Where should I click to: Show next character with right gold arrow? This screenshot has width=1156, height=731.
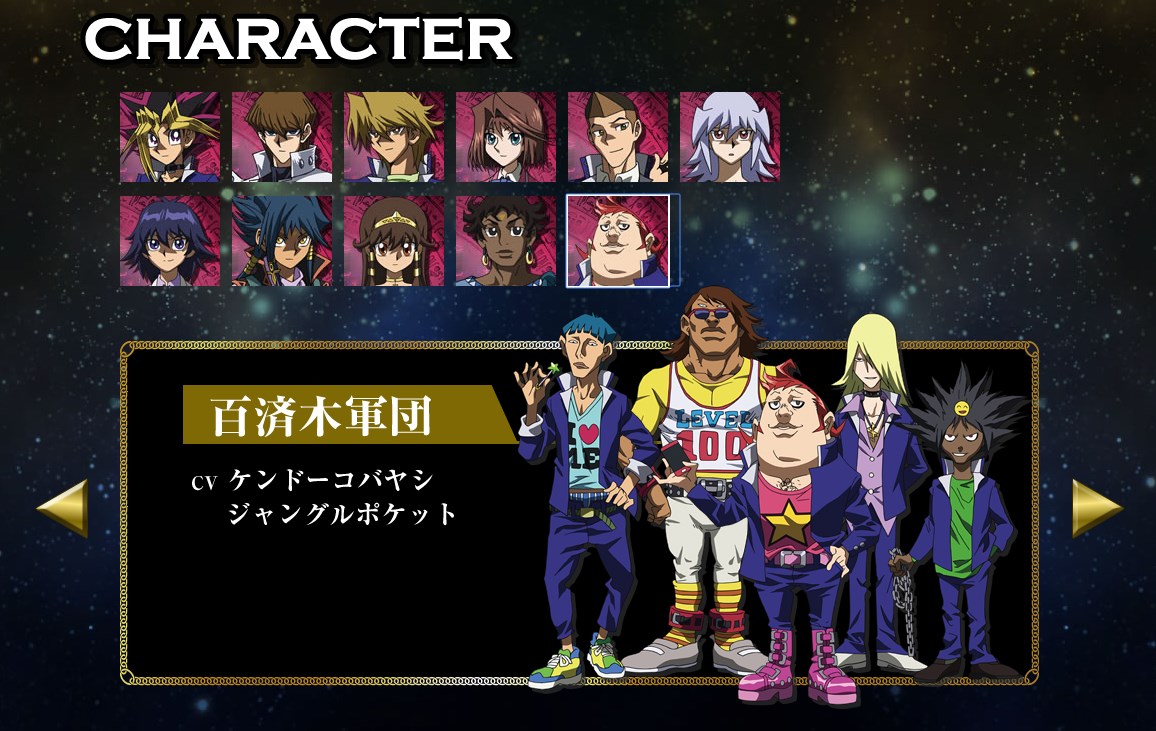[1097, 508]
